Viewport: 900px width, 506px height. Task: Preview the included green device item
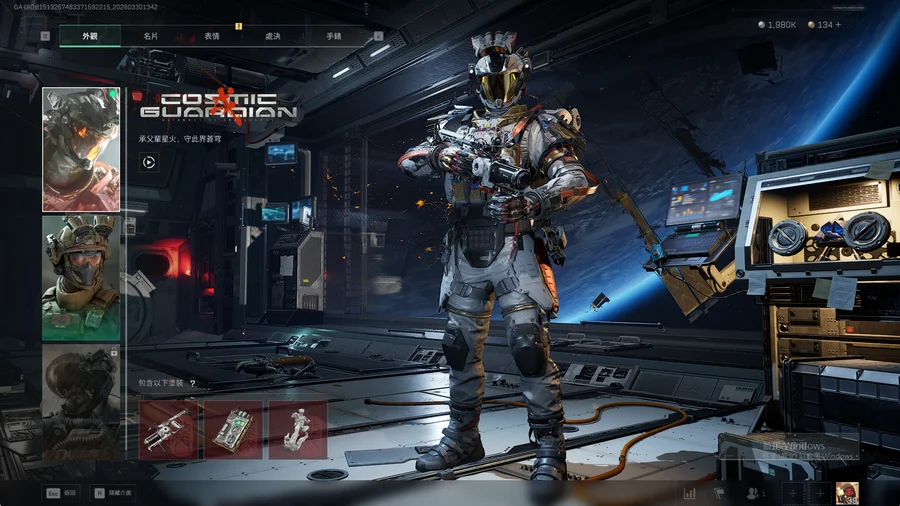click(233, 430)
